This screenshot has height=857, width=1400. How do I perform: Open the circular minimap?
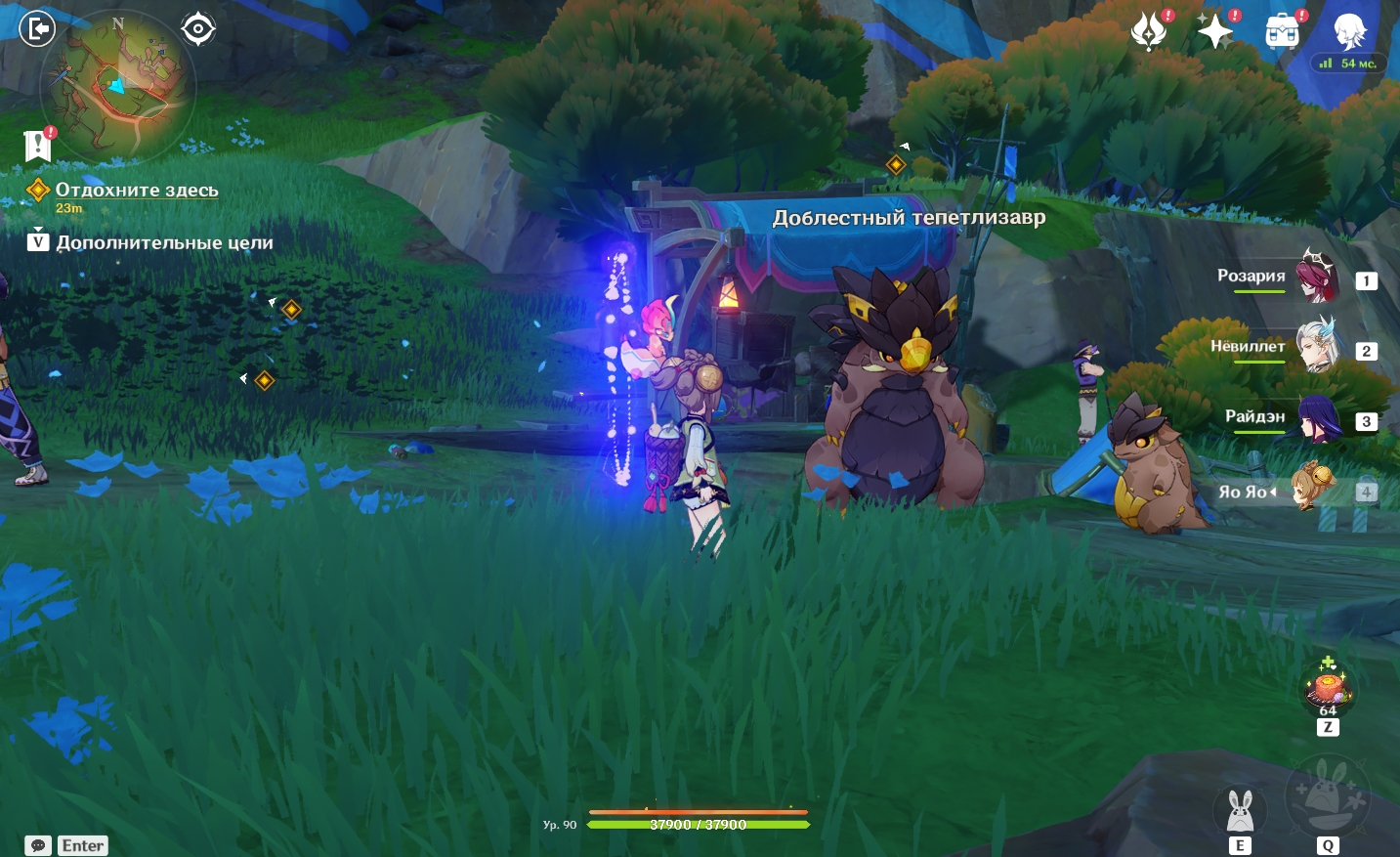(117, 86)
